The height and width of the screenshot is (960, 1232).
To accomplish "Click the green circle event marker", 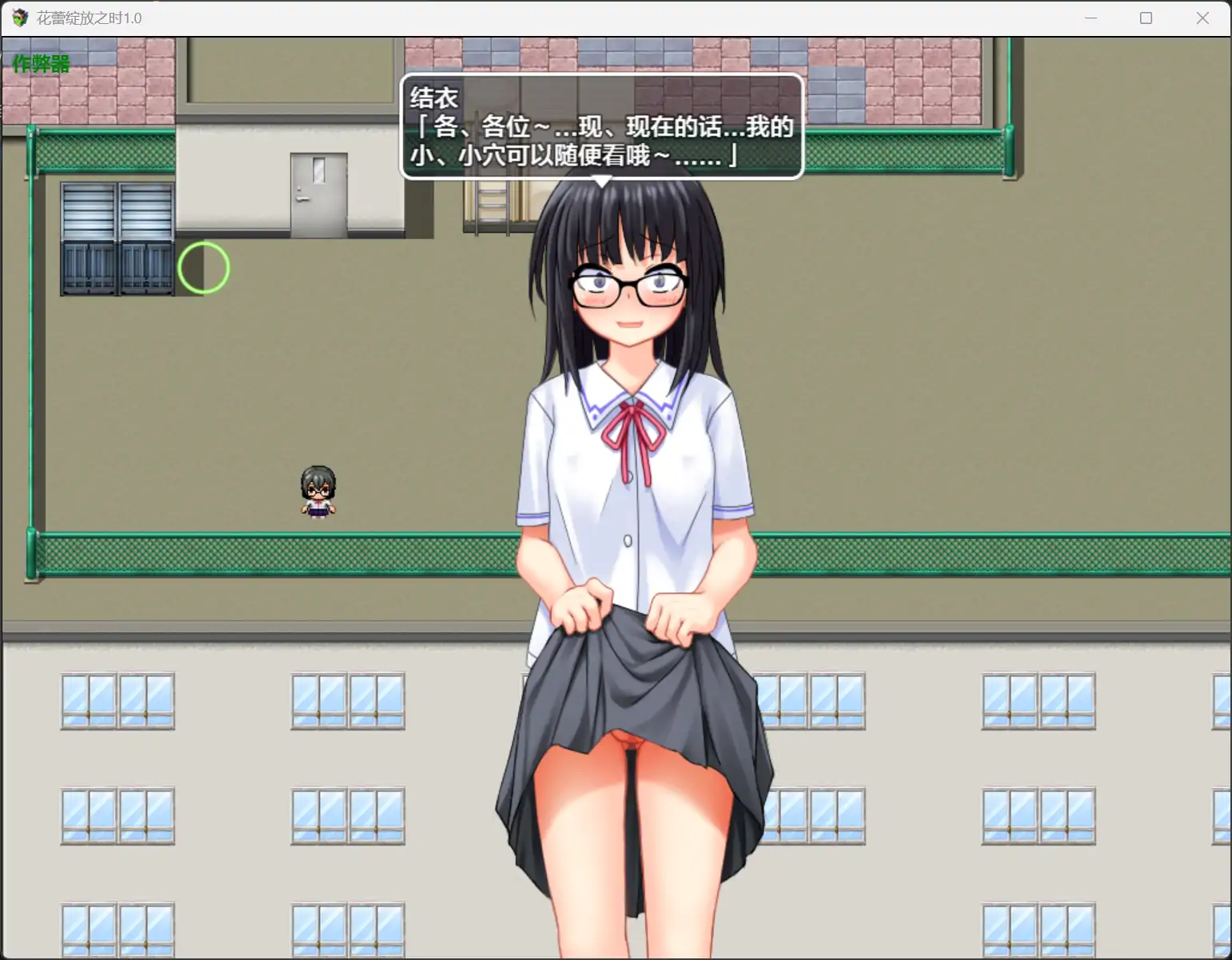I will 203,269.
